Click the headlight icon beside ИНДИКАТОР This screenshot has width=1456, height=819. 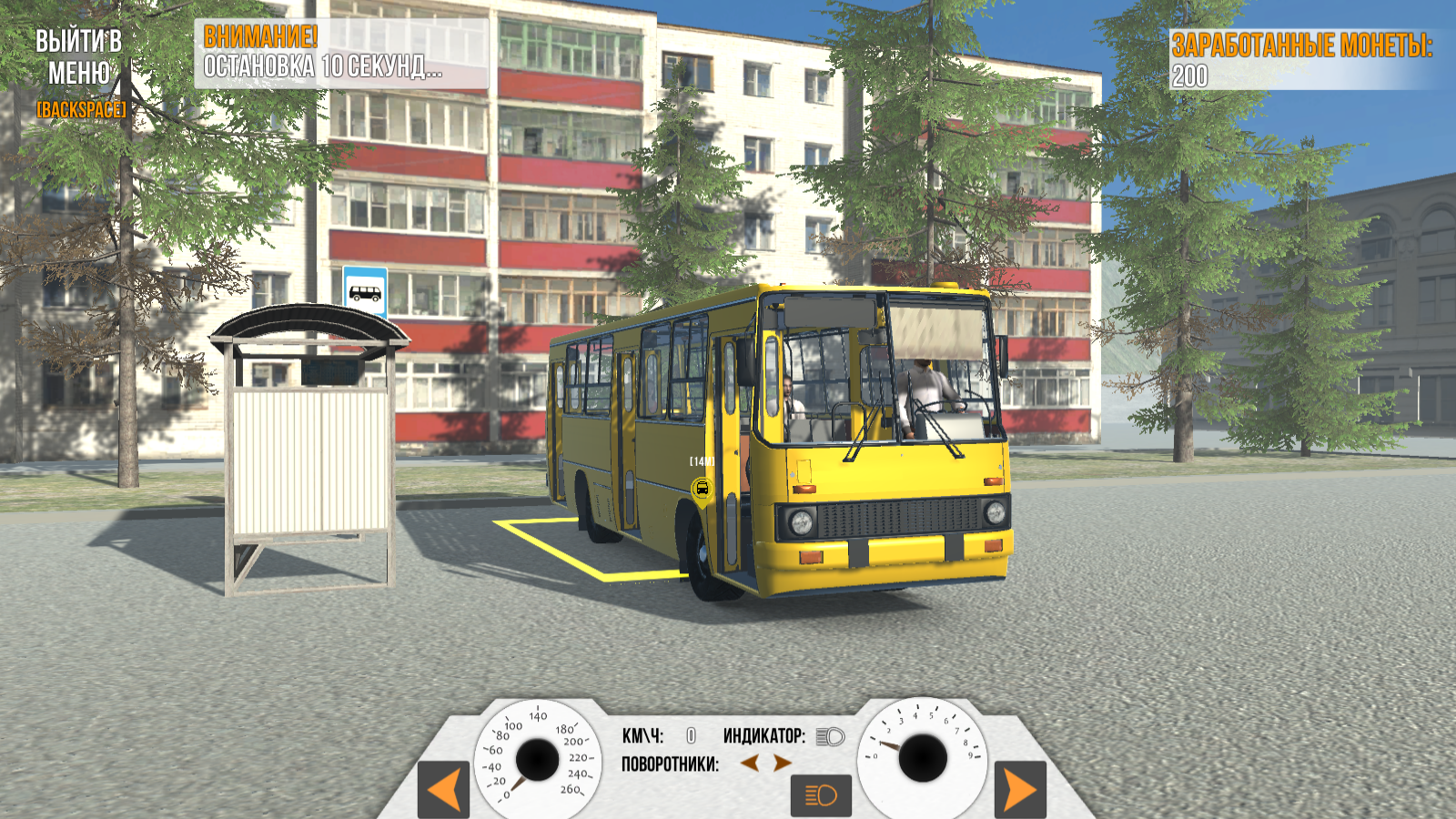[831, 736]
